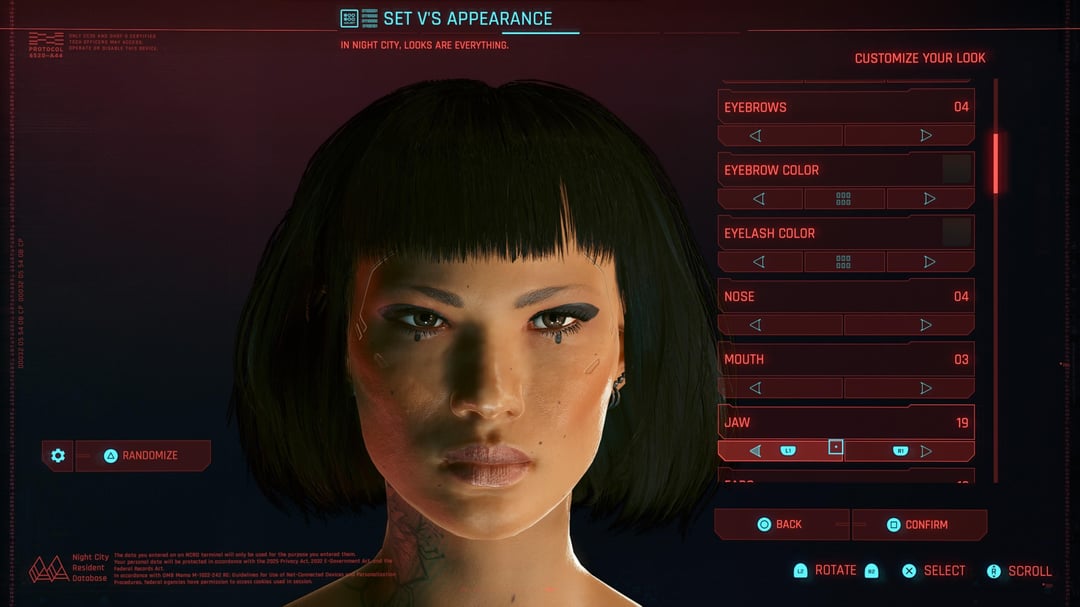Select next Eyebrows style arrow
The height and width of the screenshot is (607, 1080).
click(926, 135)
